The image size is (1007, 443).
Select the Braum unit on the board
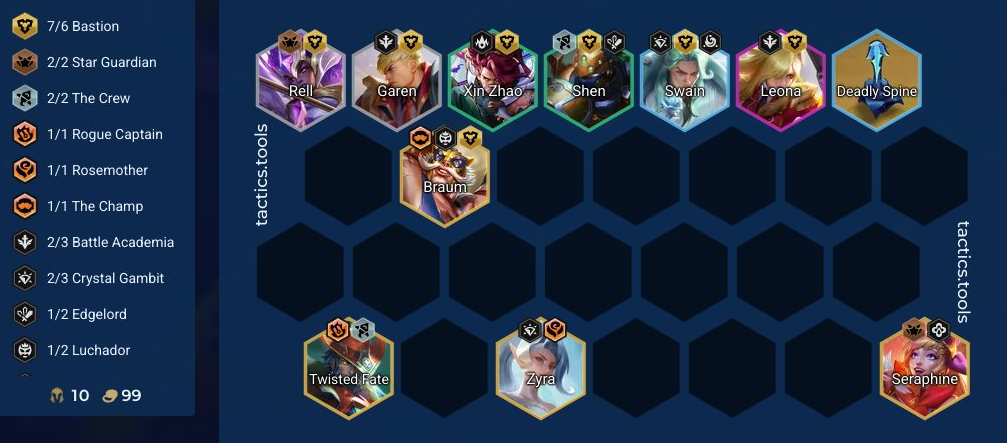(x=445, y=178)
